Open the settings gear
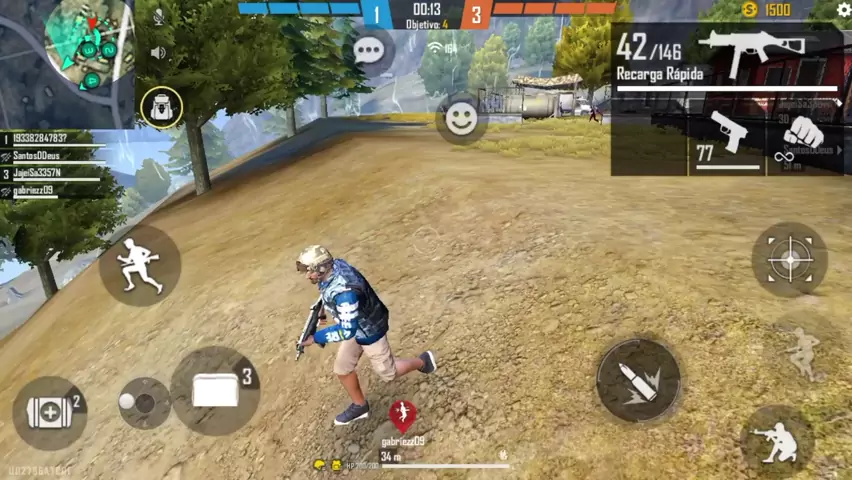The image size is (852, 480). point(843,10)
